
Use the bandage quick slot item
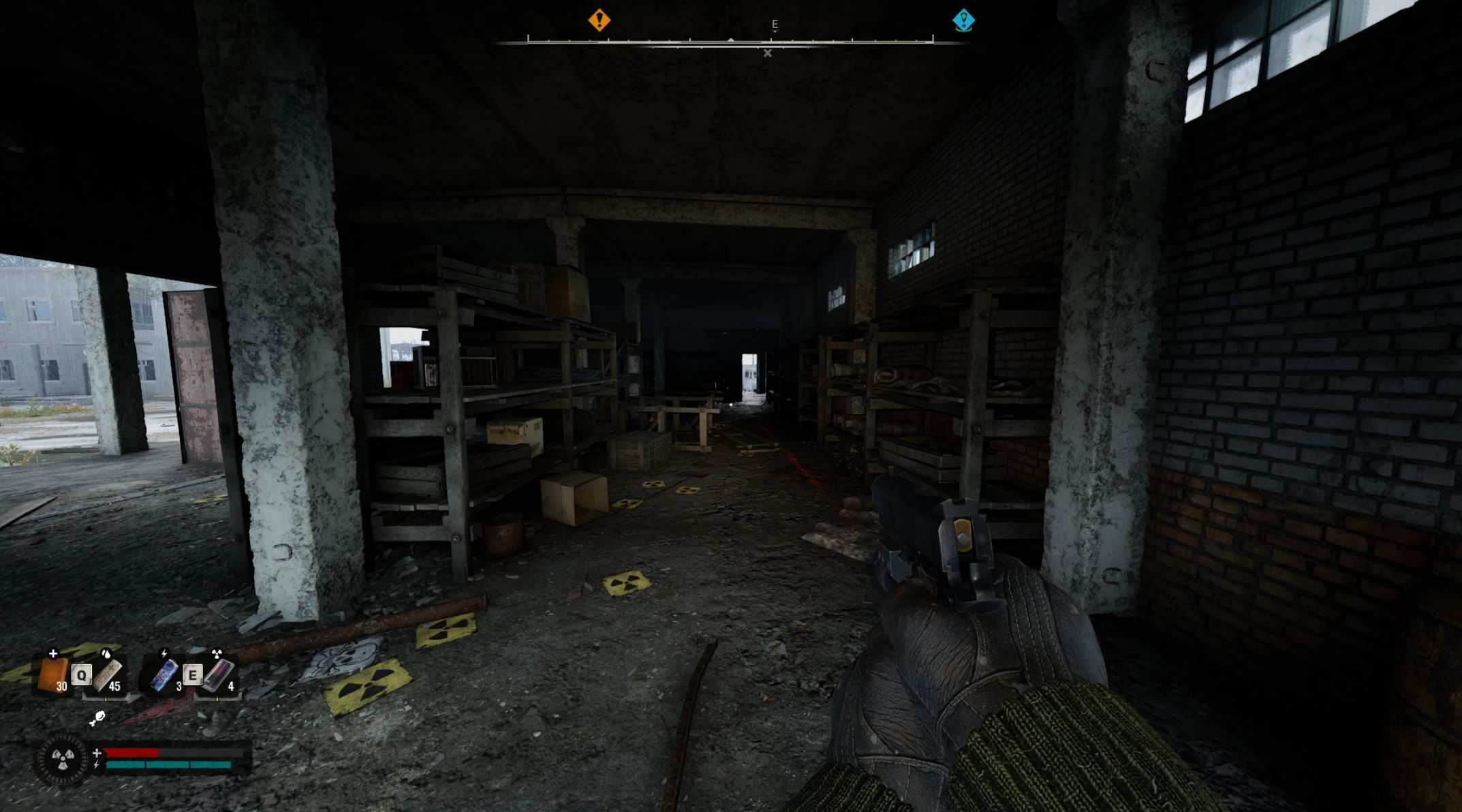(108, 674)
